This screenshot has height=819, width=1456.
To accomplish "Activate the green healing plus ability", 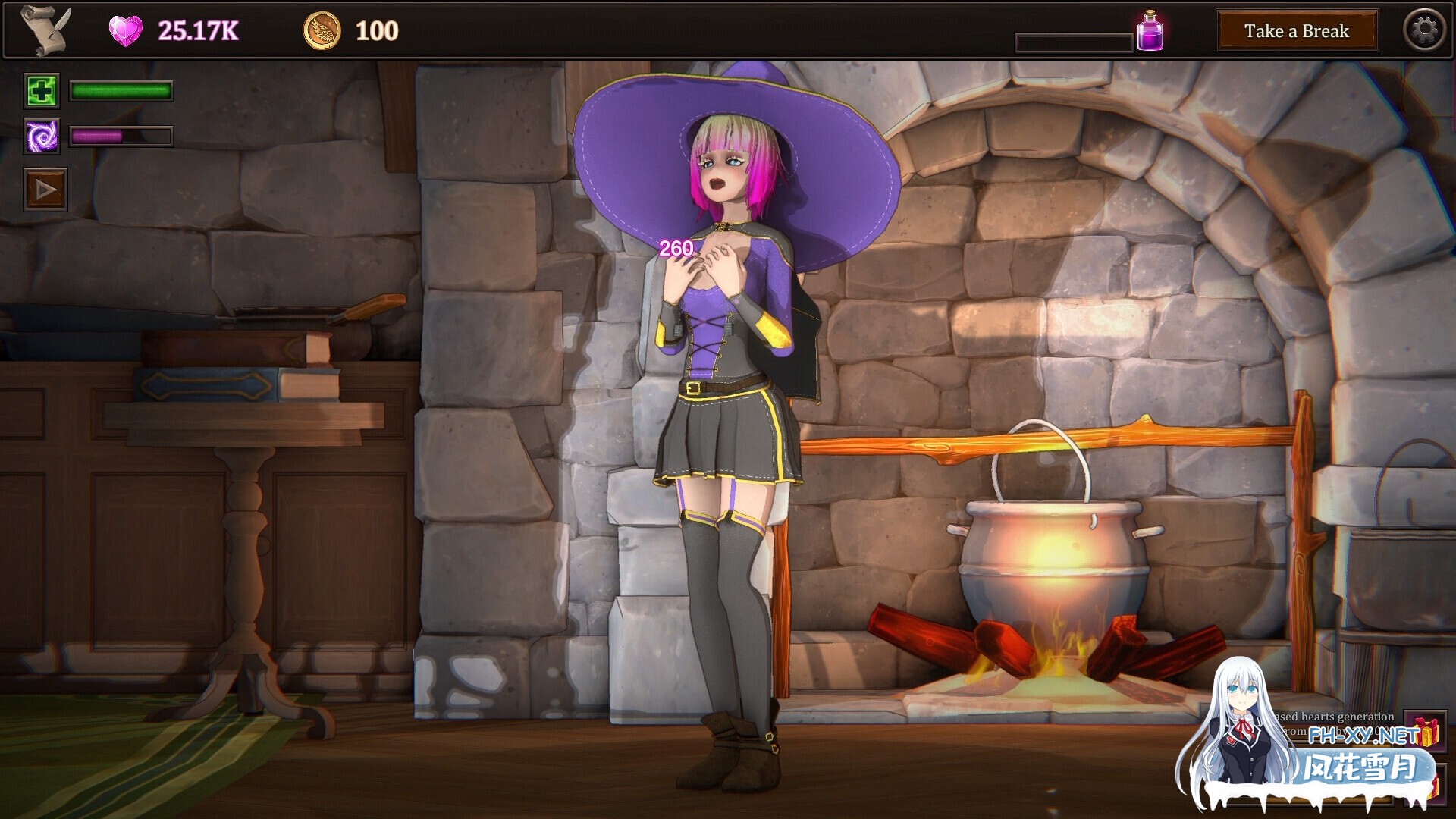I will tap(42, 91).
